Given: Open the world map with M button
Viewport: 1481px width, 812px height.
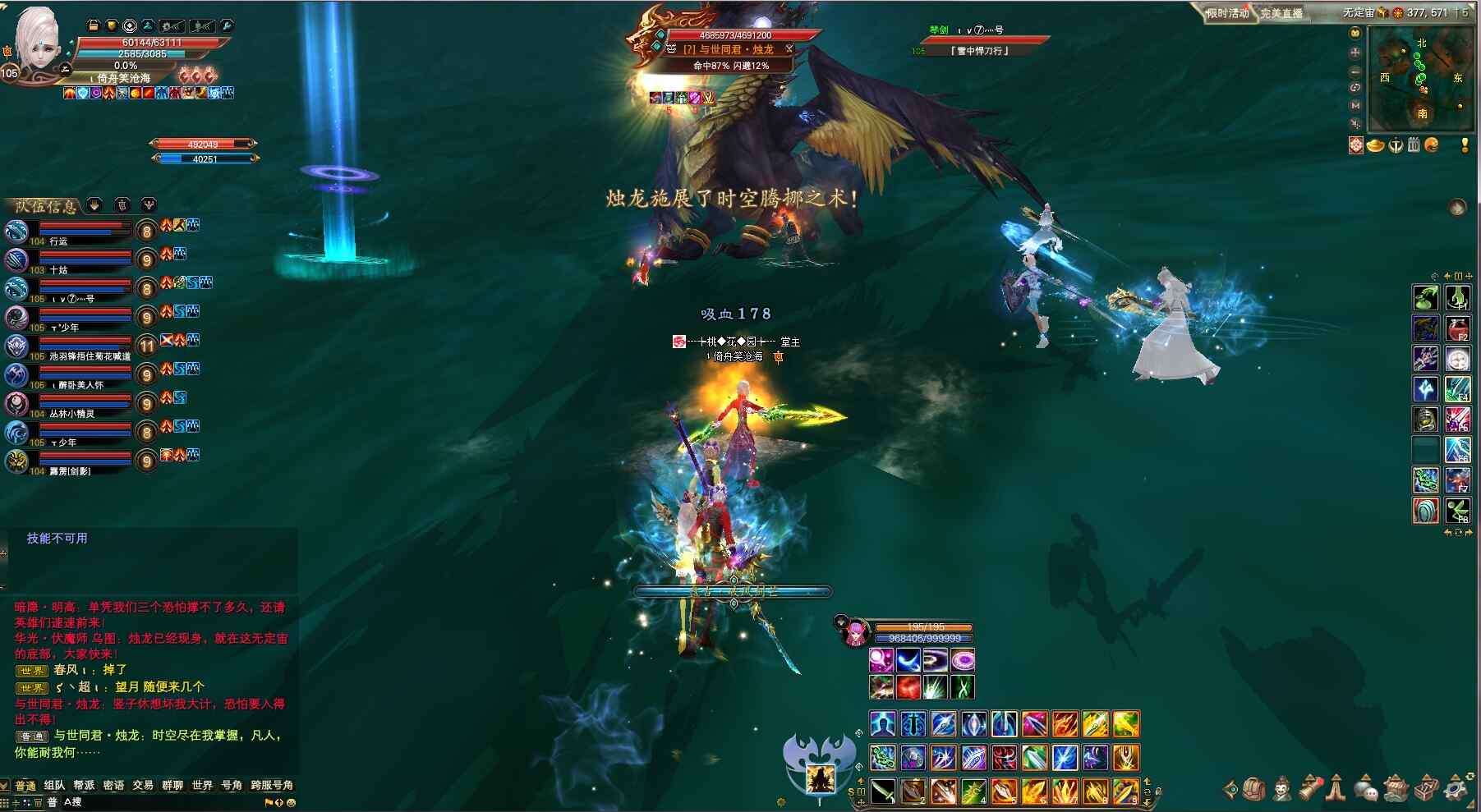Looking at the screenshot, I should coord(1355,105).
